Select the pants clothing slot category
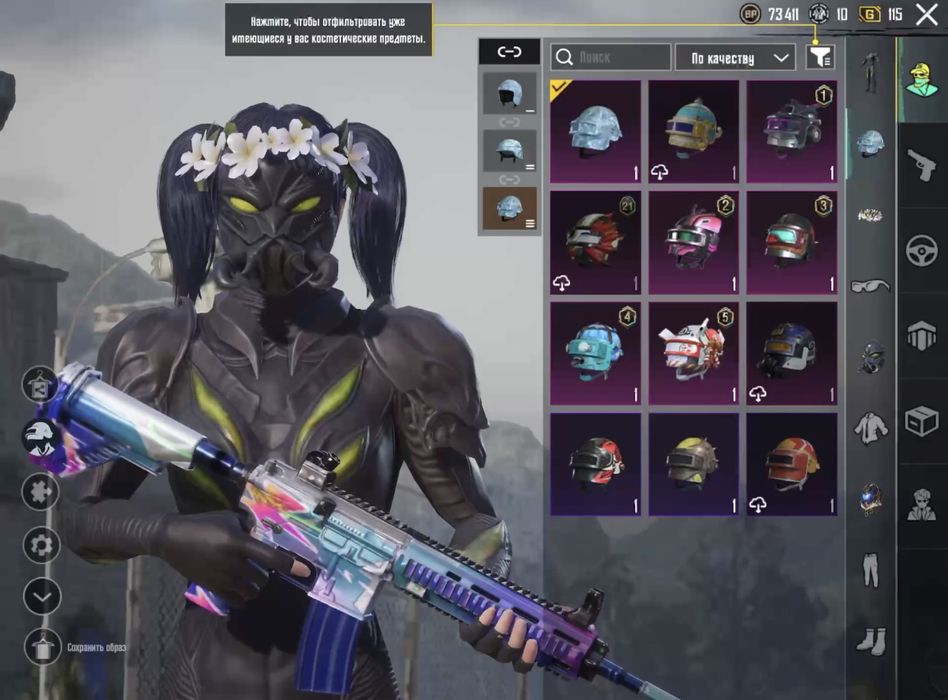The image size is (948, 700). [x=870, y=570]
